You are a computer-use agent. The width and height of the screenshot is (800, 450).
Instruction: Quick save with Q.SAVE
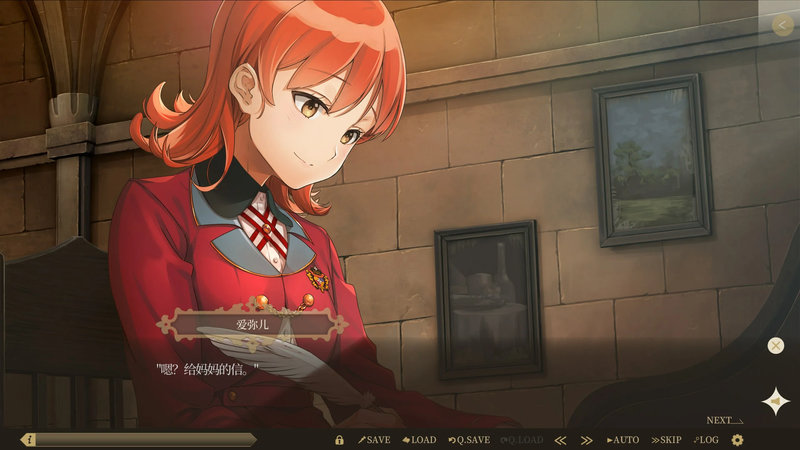coord(469,440)
